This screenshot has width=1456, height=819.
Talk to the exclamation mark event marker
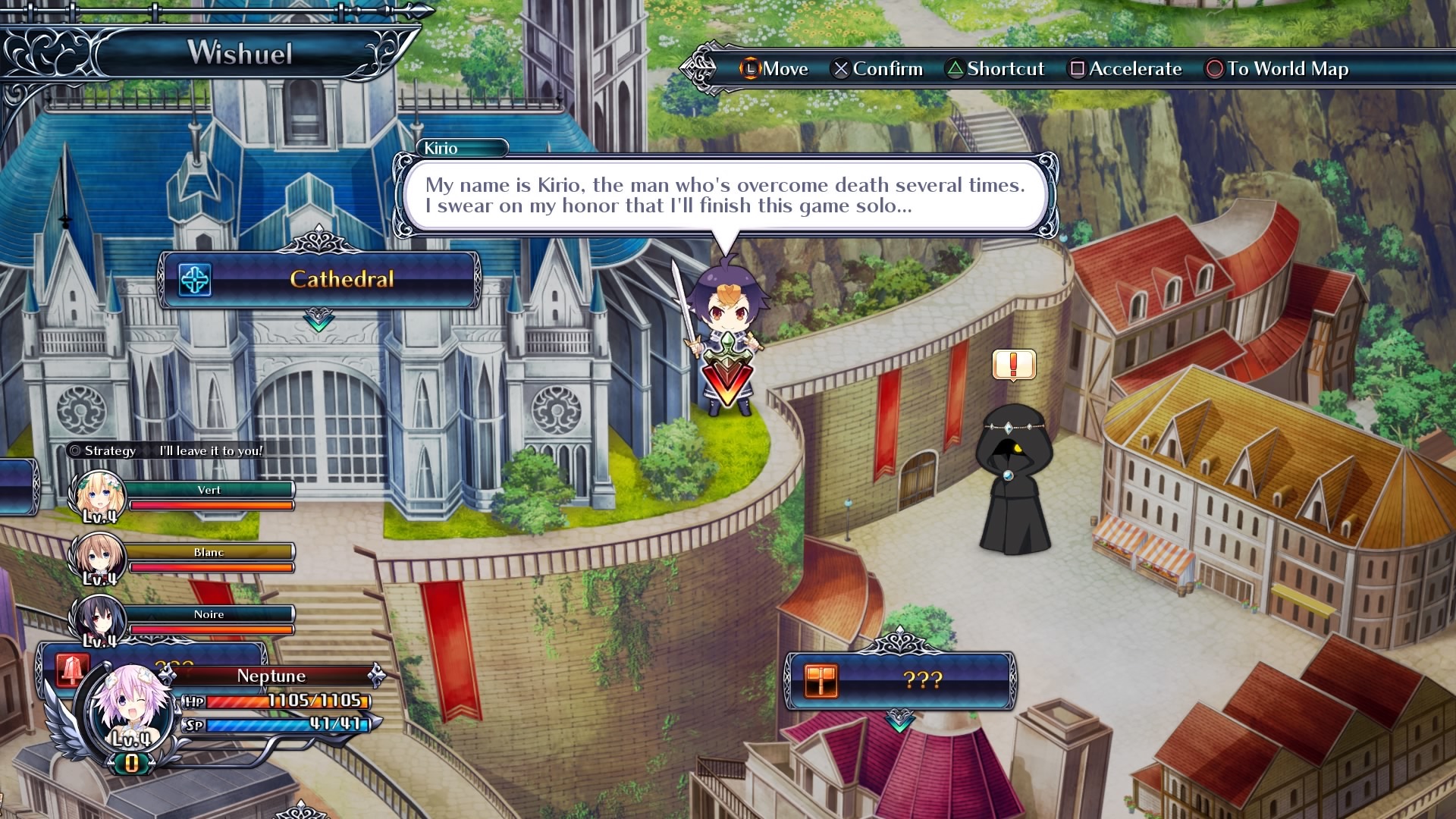[1014, 365]
